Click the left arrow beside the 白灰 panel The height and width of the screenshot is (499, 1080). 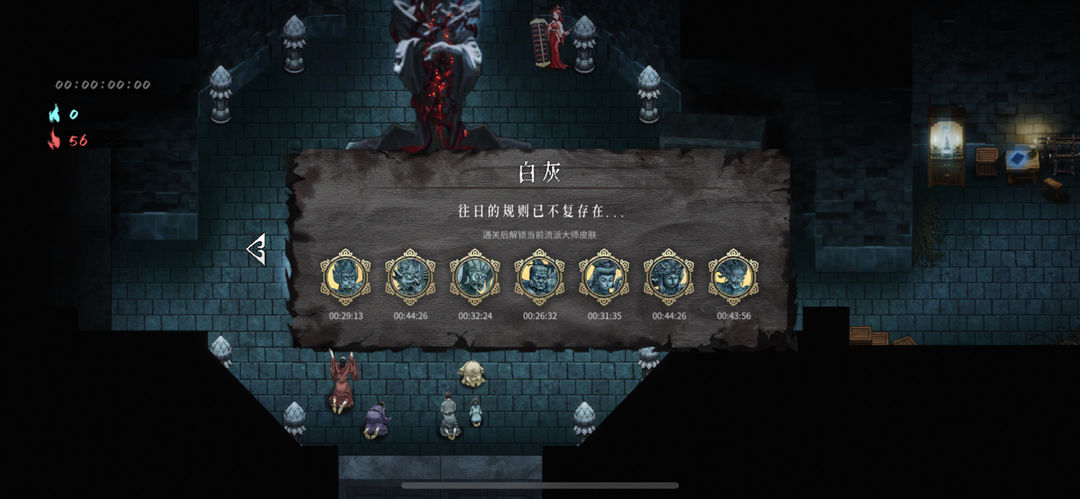(x=257, y=249)
